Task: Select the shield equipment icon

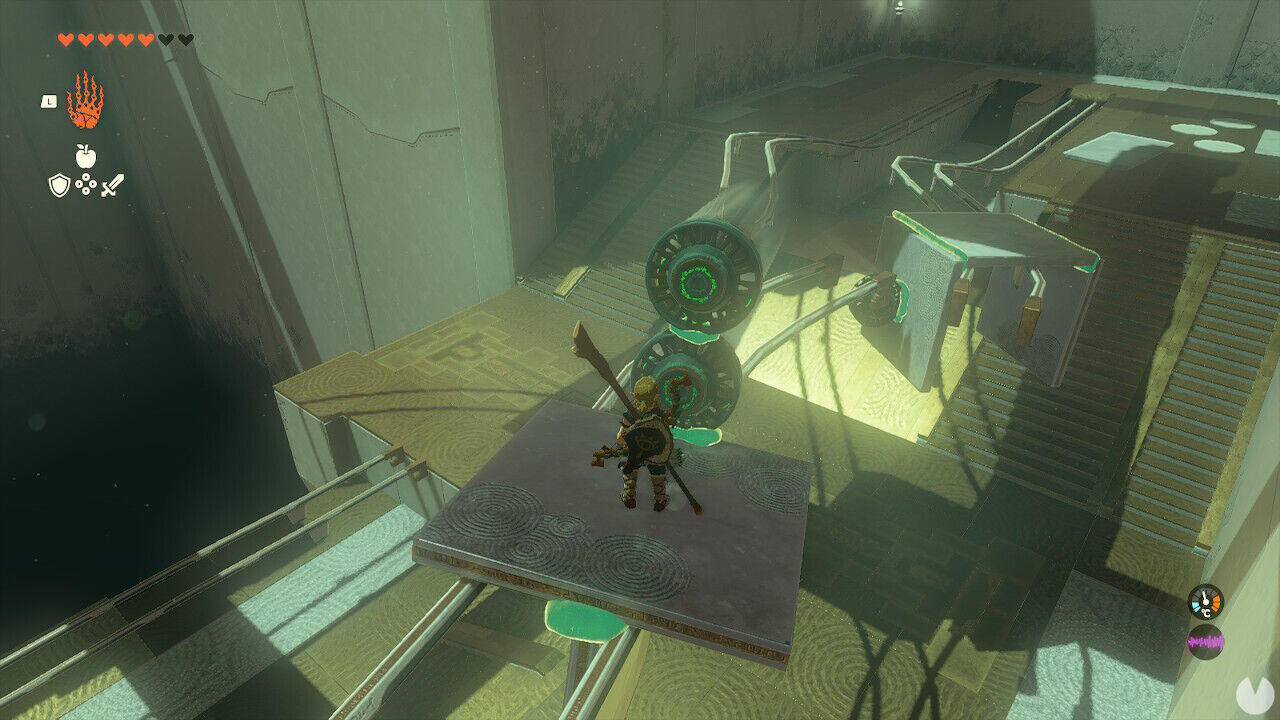Action: click(x=60, y=186)
